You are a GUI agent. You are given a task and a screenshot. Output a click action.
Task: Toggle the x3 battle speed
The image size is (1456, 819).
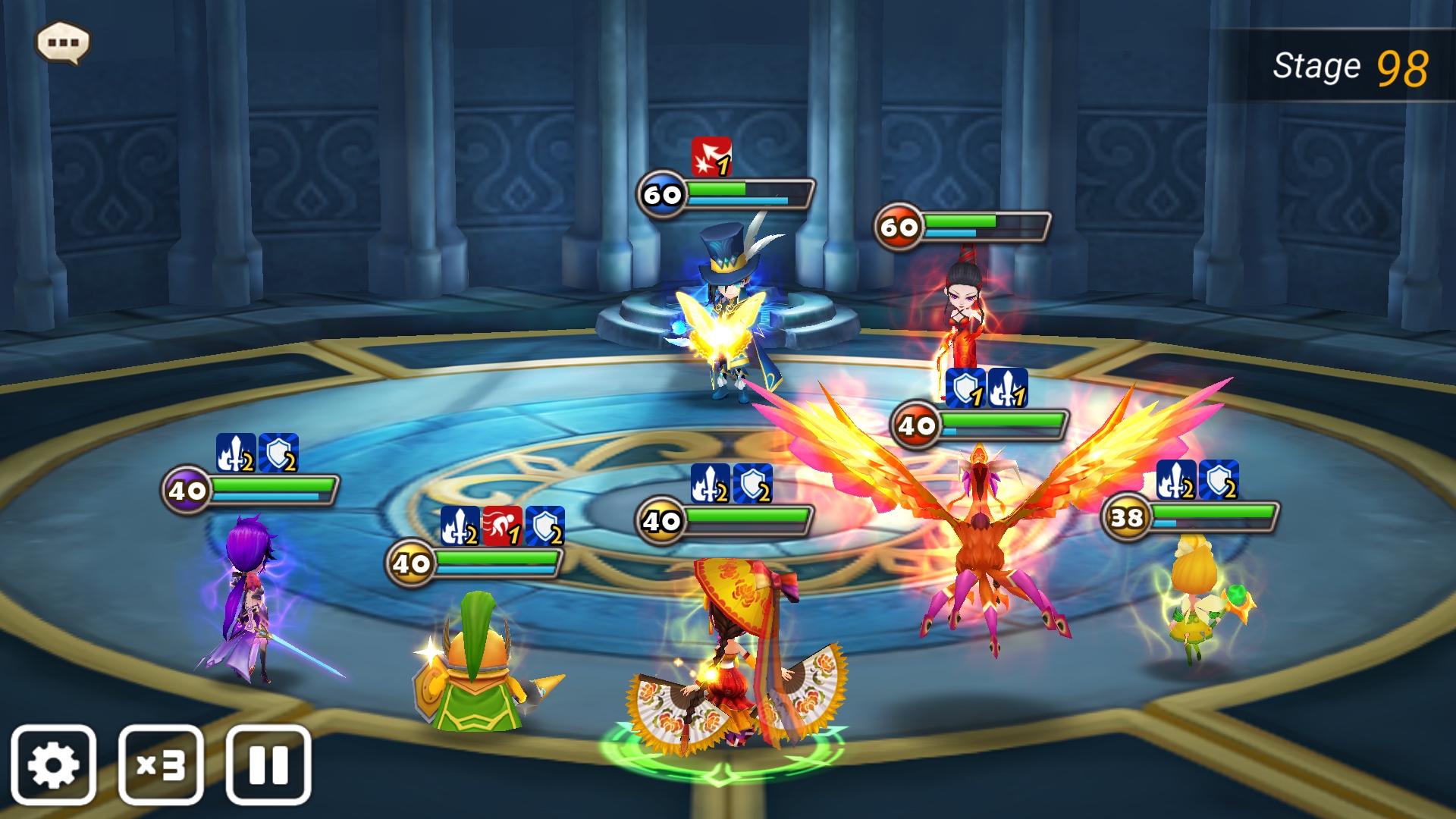coord(161,764)
